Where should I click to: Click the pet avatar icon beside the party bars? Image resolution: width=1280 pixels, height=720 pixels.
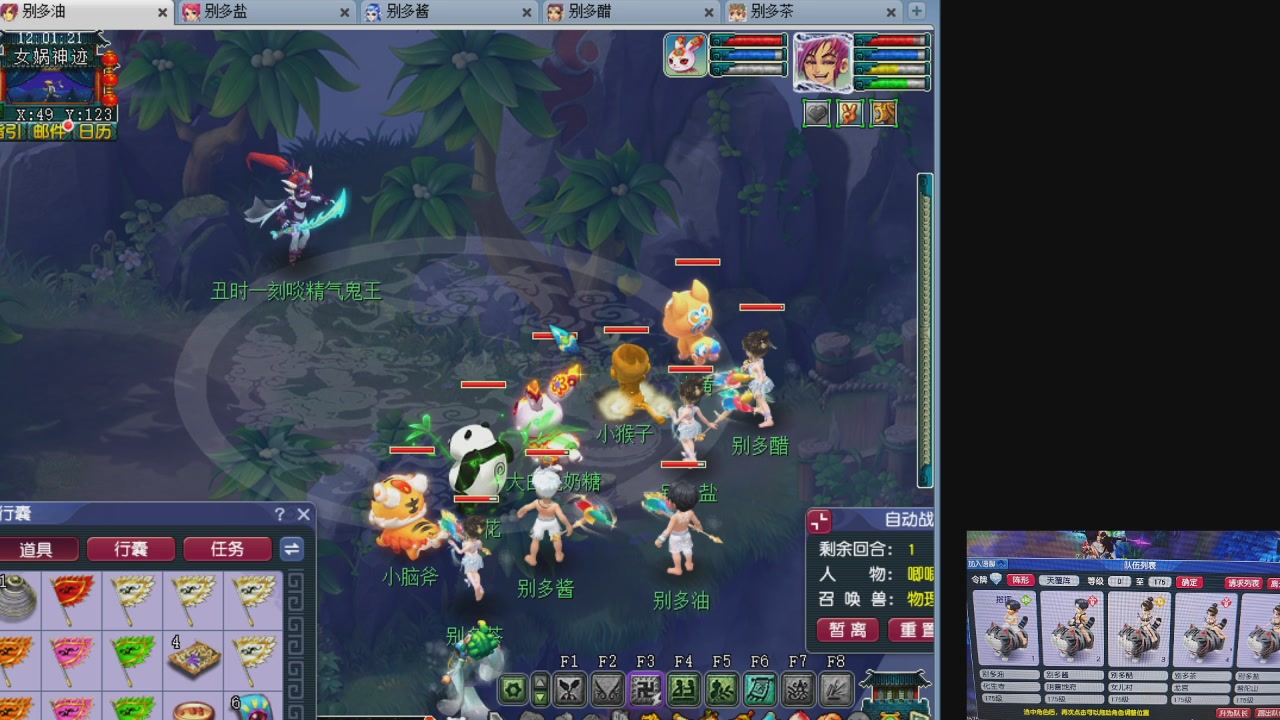click(x=686, y=55)
